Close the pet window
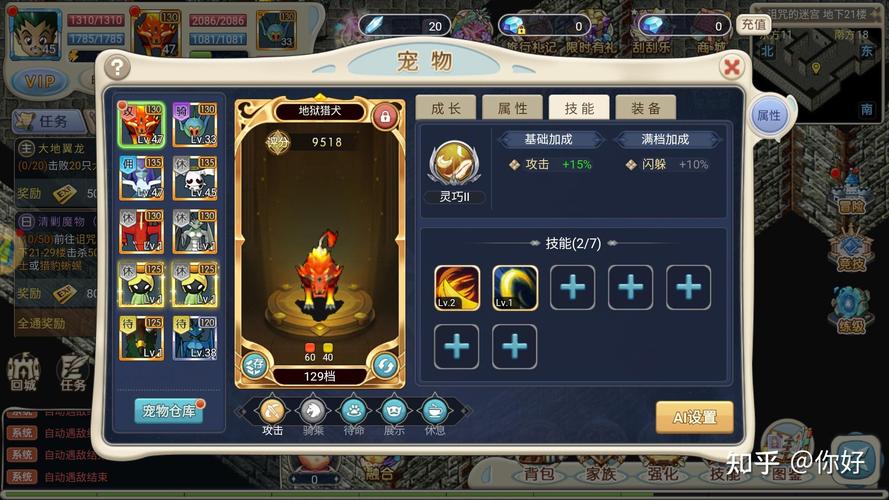The width and height of the screenshot is (889, 500). coord(733,67)
